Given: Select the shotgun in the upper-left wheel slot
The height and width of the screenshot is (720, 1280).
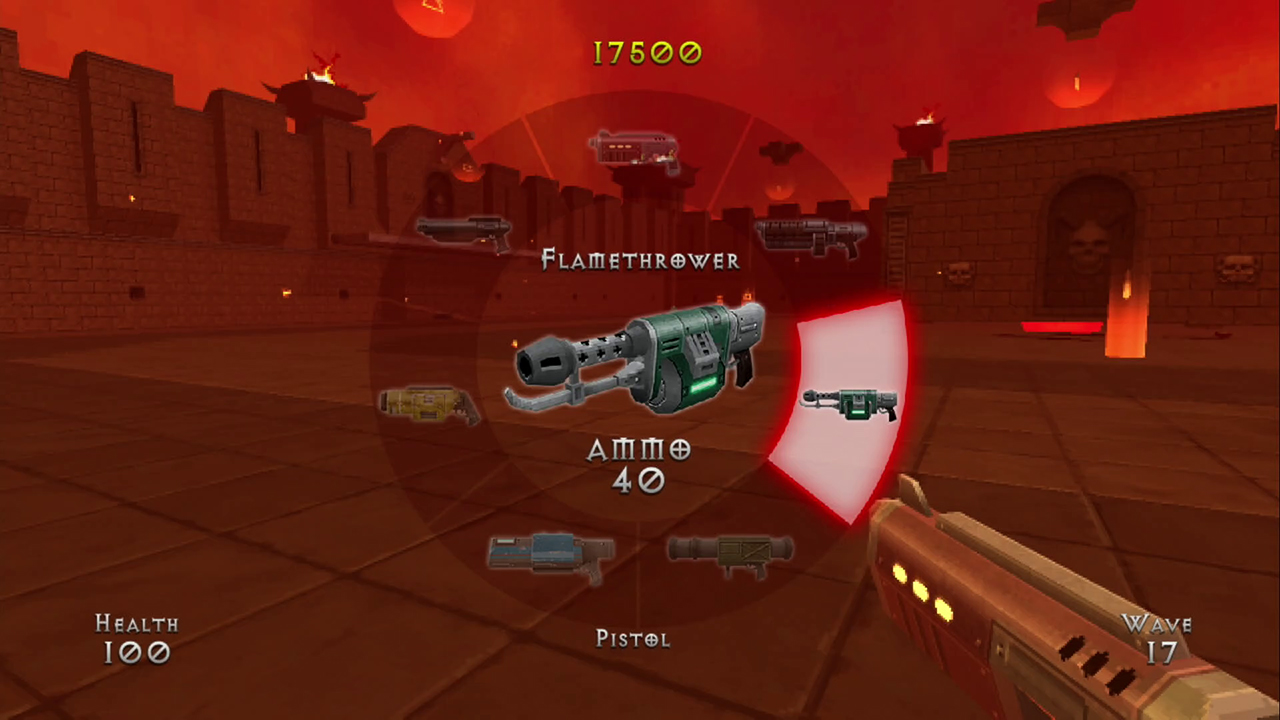Looking at the screenshot, I should (x=466, y=232).
